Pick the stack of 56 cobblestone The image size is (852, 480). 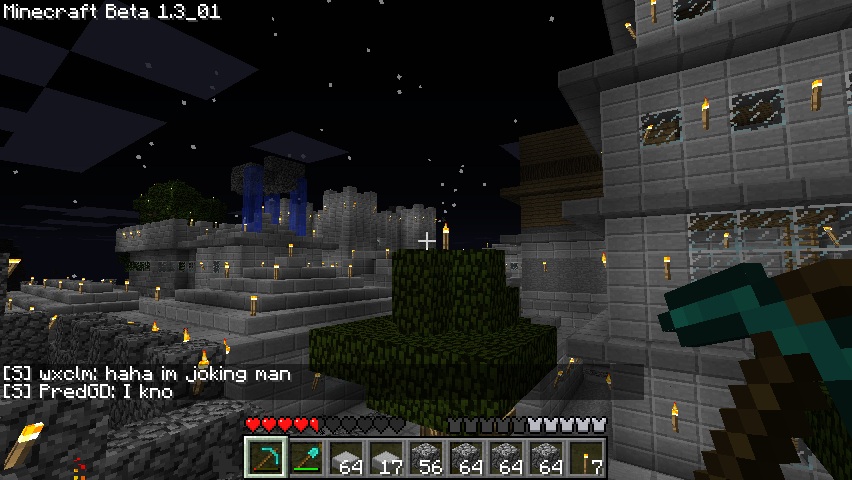click(425, 457)
